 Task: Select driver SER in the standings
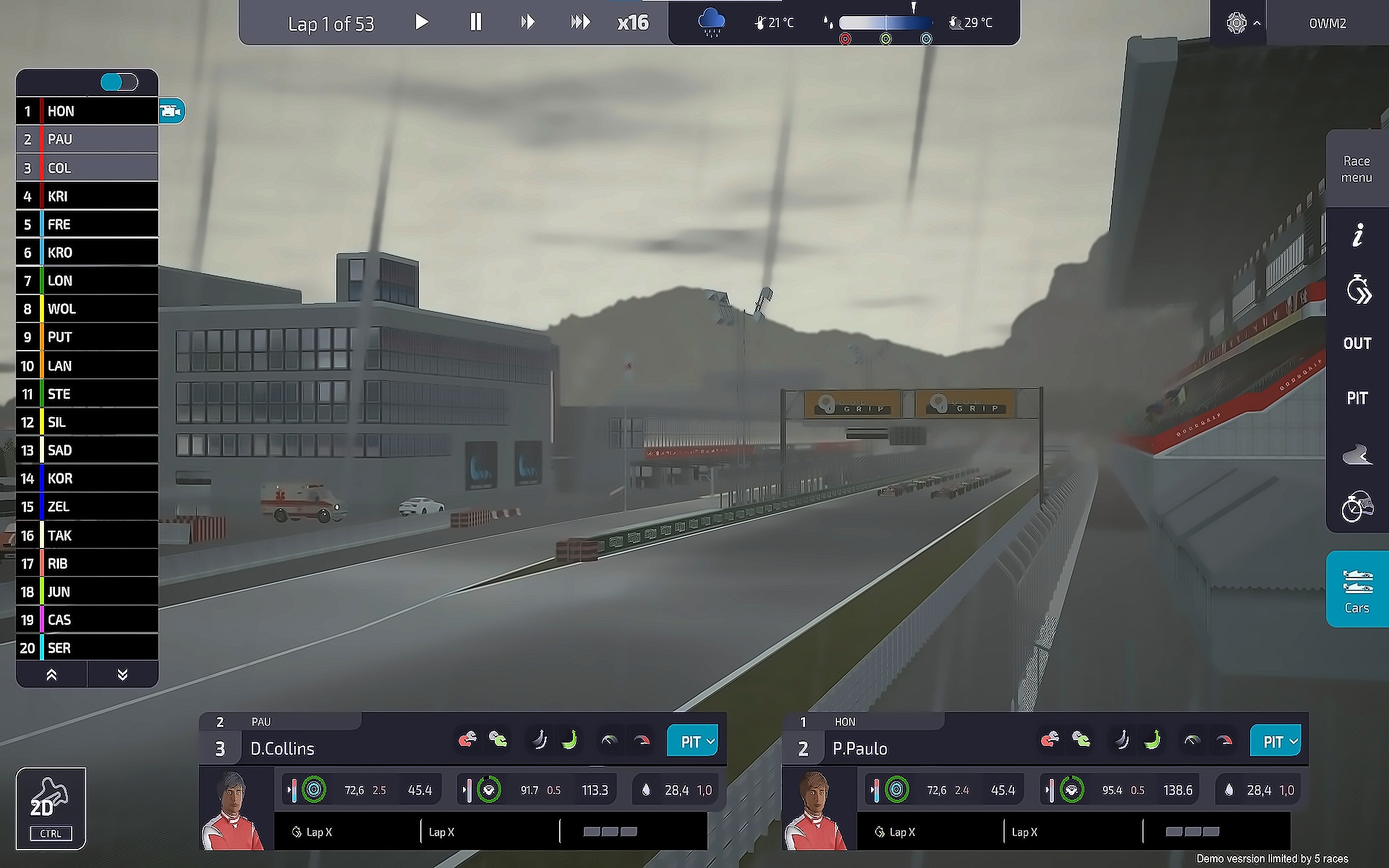coord(87,648)
